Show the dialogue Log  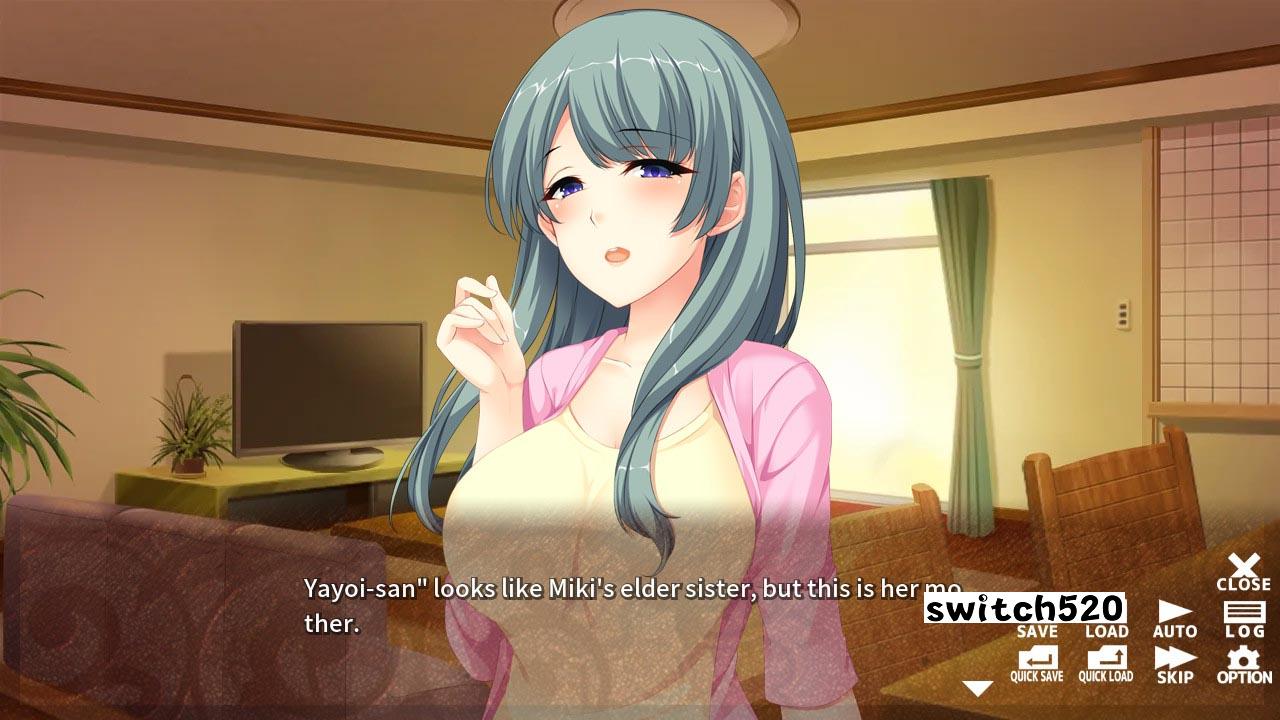1244,619
